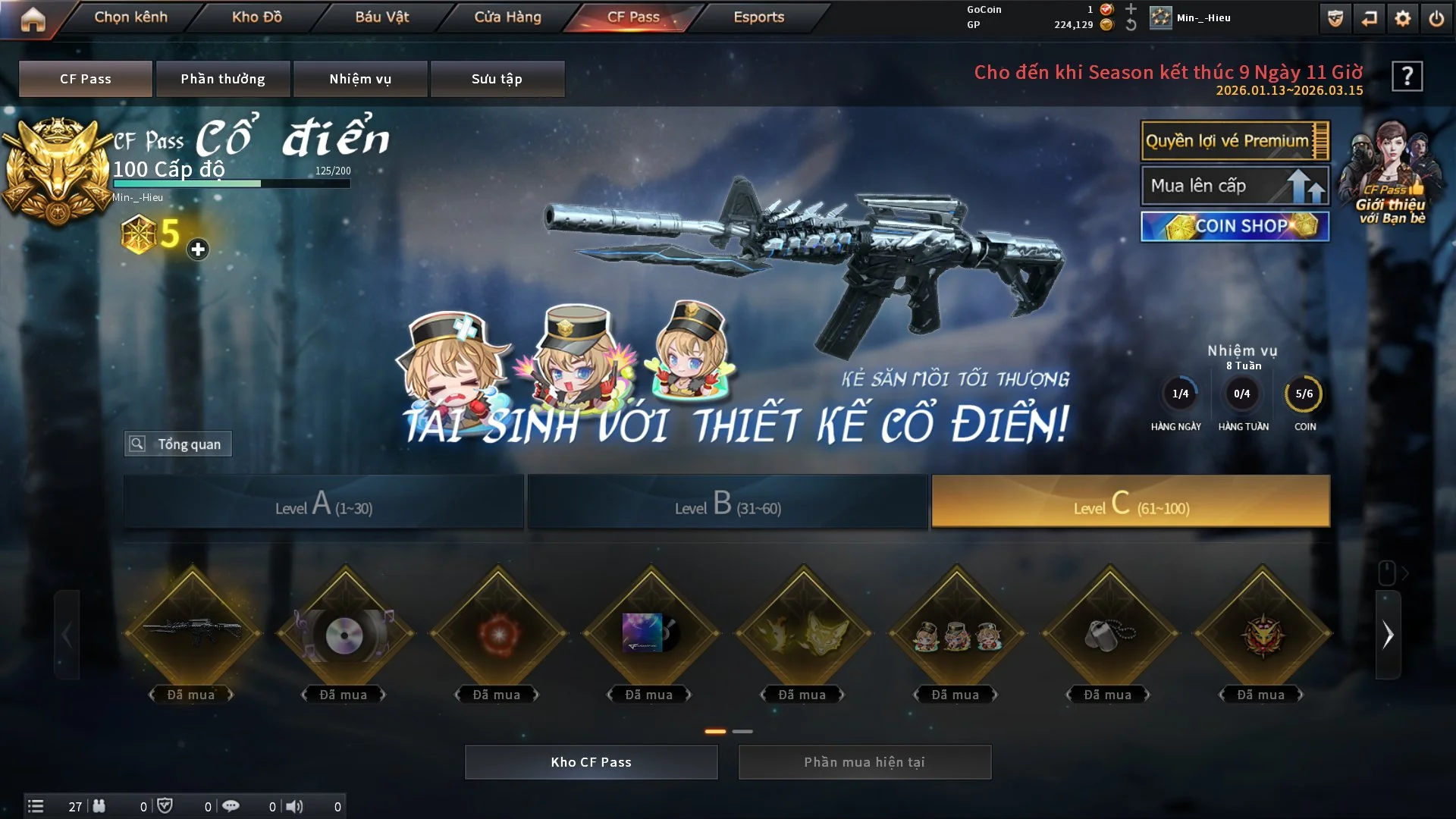Switch to the Phần thưởng tab
The width and height of the screenshot is (1456, 819).
pyautogui.click(x=223, y=79)
